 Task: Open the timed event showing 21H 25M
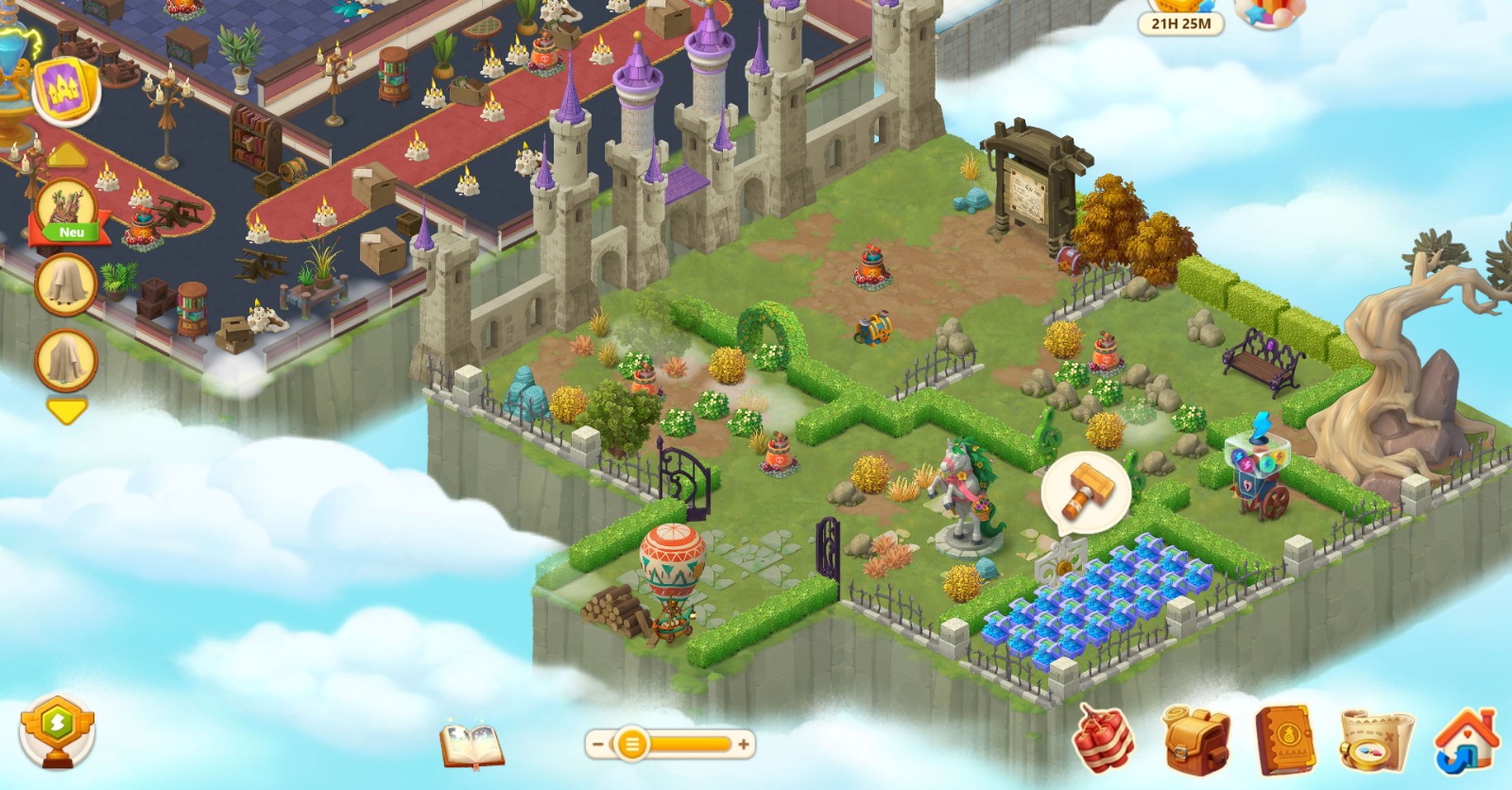pos(1180,16)
